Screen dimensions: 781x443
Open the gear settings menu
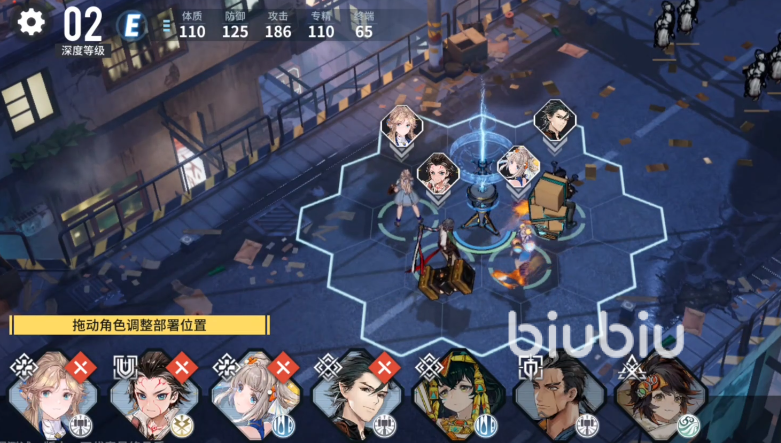[x=31, y=22]
